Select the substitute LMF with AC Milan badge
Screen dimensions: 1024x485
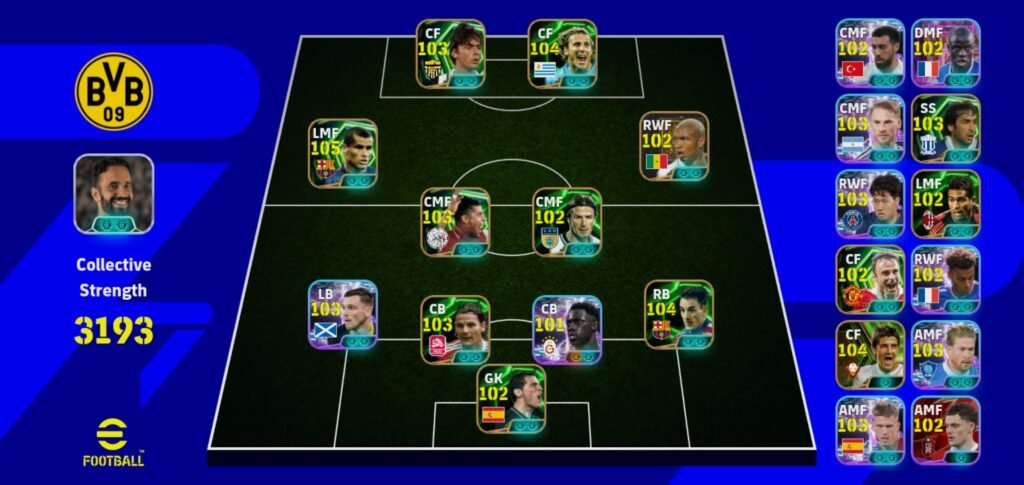(x=945, y=204)
